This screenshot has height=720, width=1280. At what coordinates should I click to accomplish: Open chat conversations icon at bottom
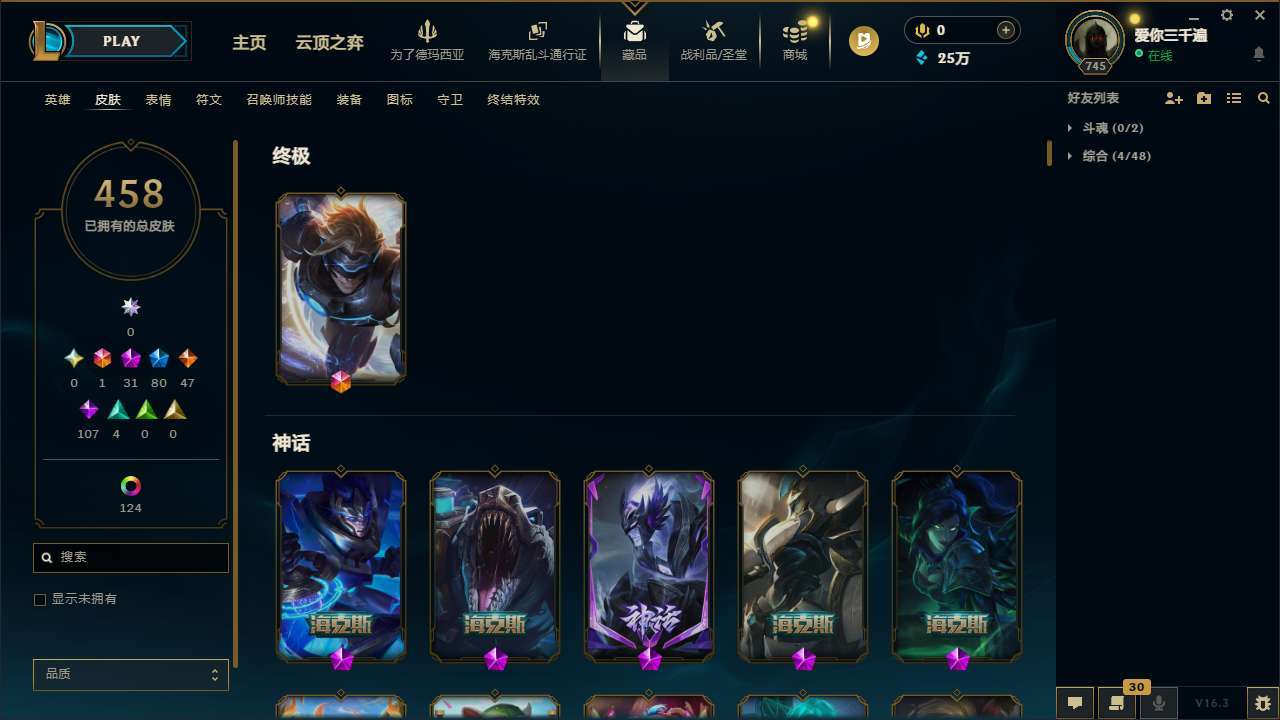pyautogui.click(x=1075, y=703)
